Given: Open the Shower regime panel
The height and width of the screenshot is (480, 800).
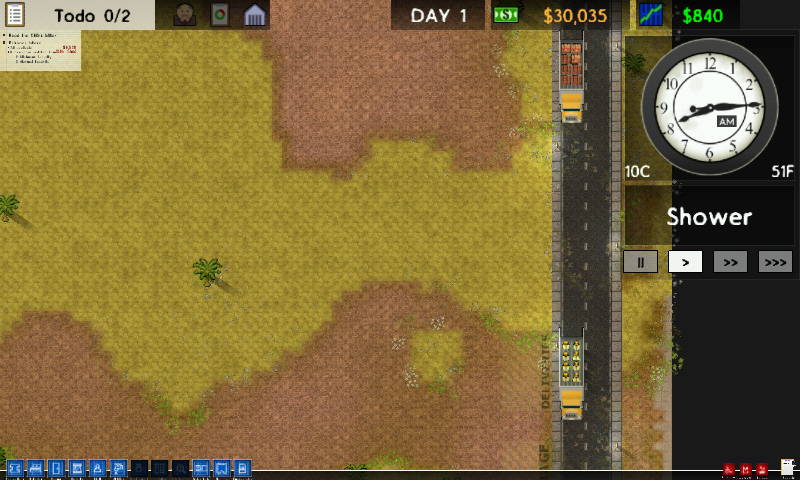Looking at the screenshot, I should [x=709, y=216].
